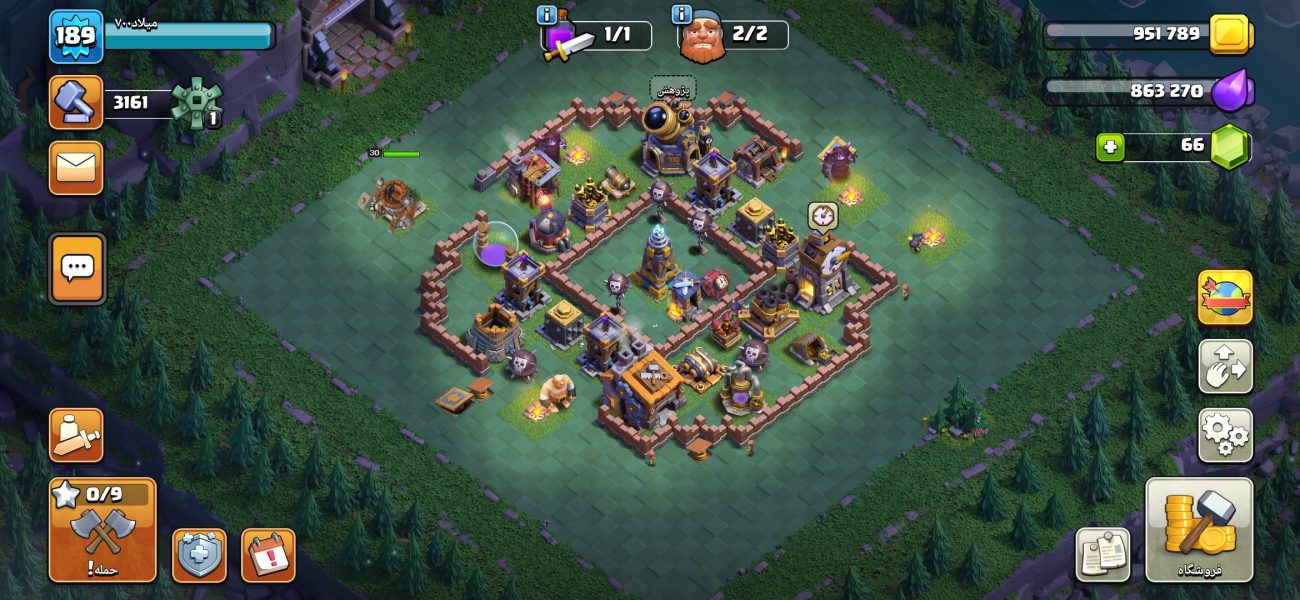Open the builder hammer trophy profile
Image resolution: width=1300 pixels, height=600 pixels.
(76, 102)
